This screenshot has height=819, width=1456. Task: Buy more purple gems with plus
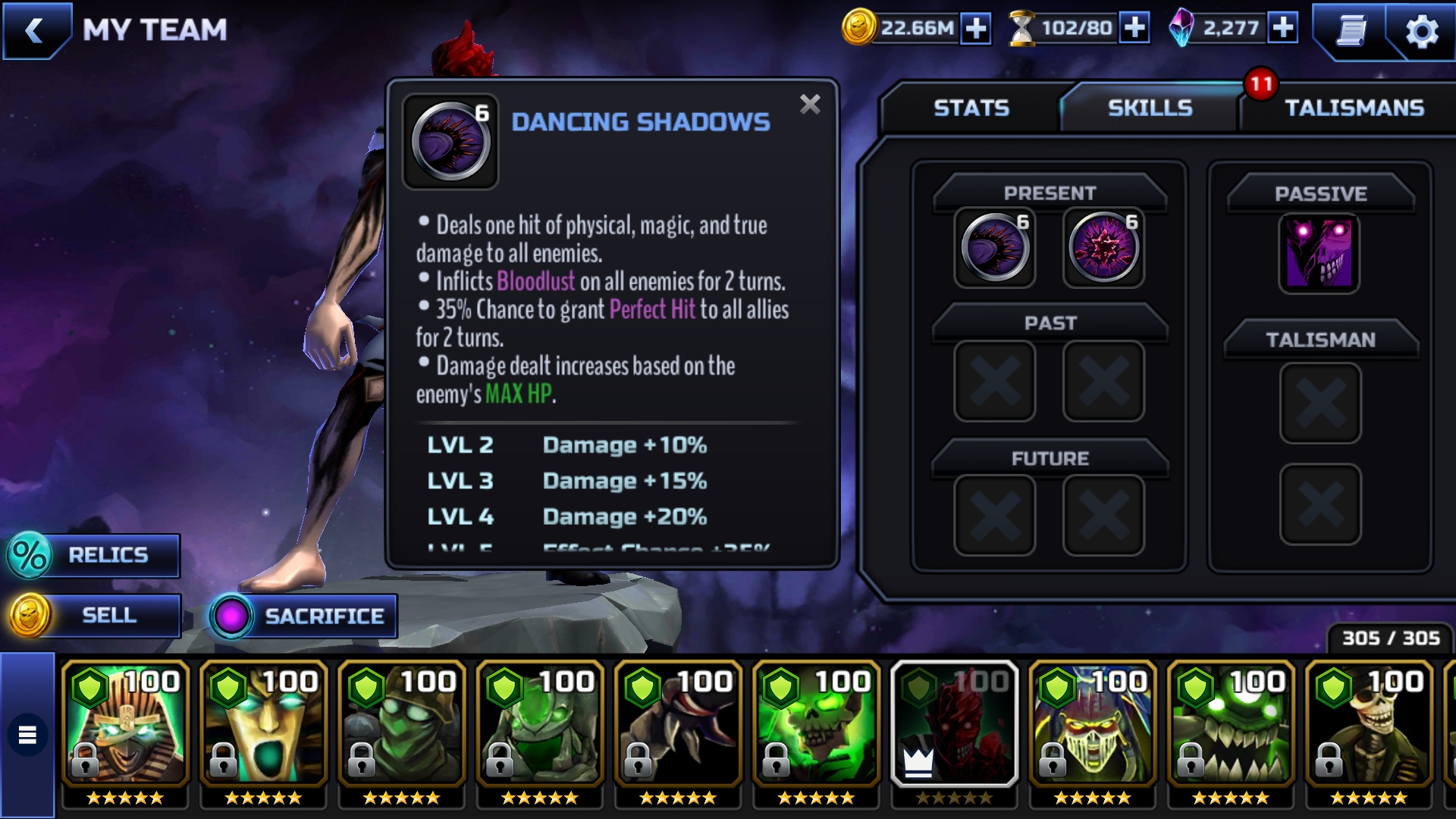(1283, 29)
